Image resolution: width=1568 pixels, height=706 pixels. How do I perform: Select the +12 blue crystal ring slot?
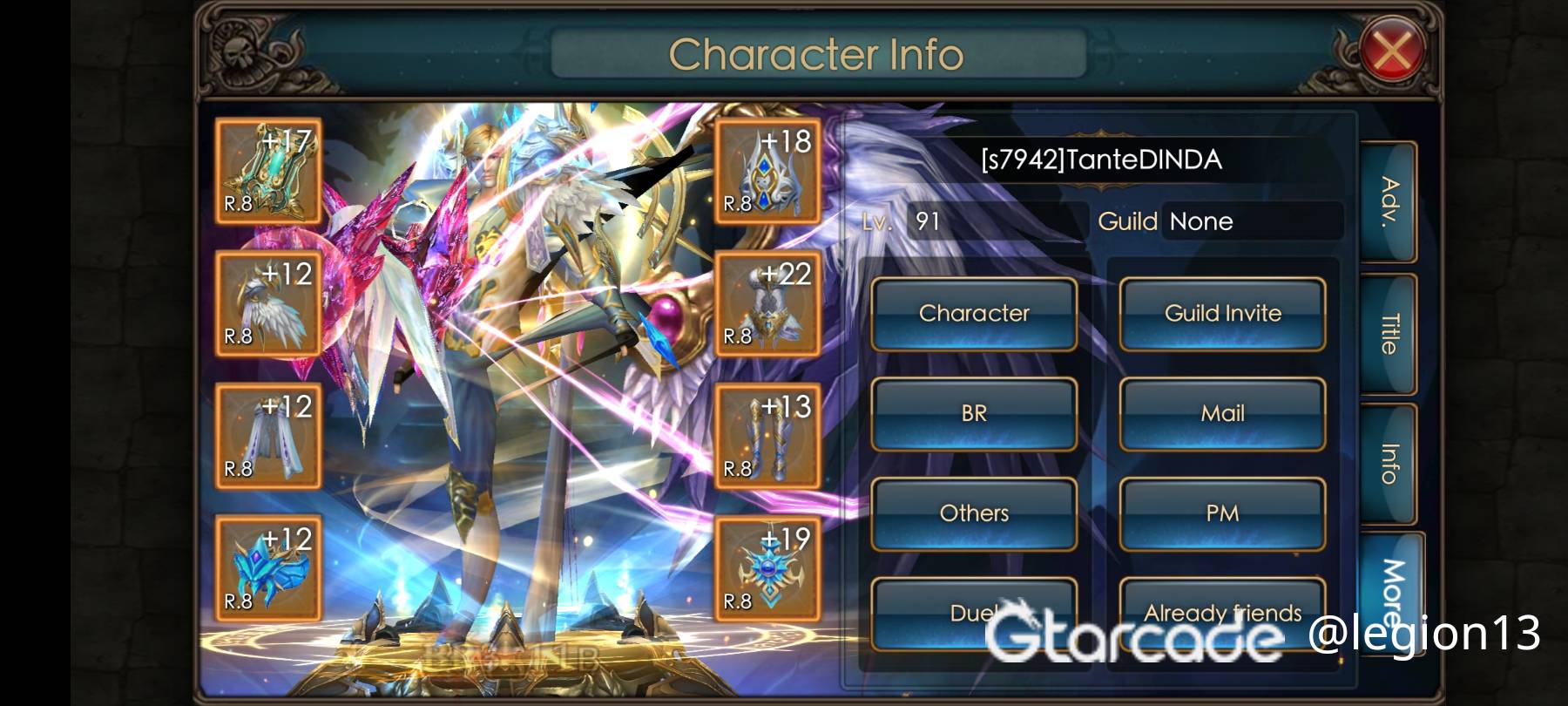268,568
